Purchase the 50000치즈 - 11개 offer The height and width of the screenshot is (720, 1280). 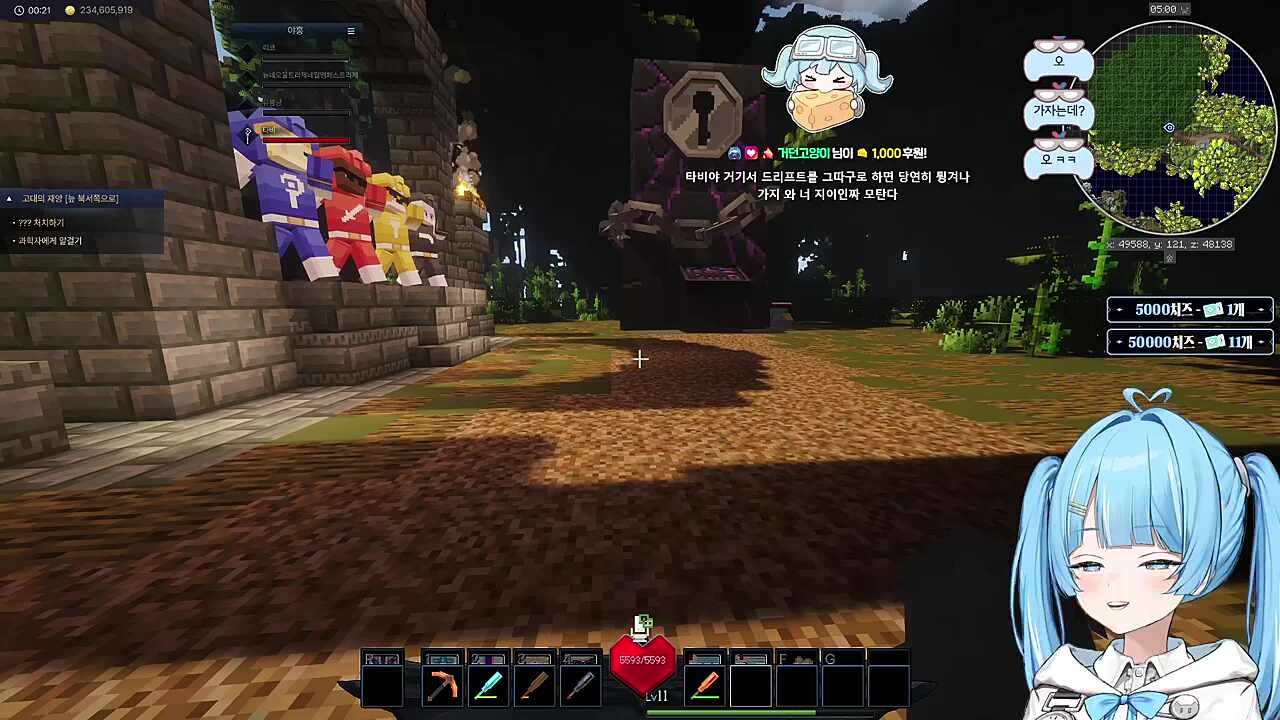point(1188,342)
